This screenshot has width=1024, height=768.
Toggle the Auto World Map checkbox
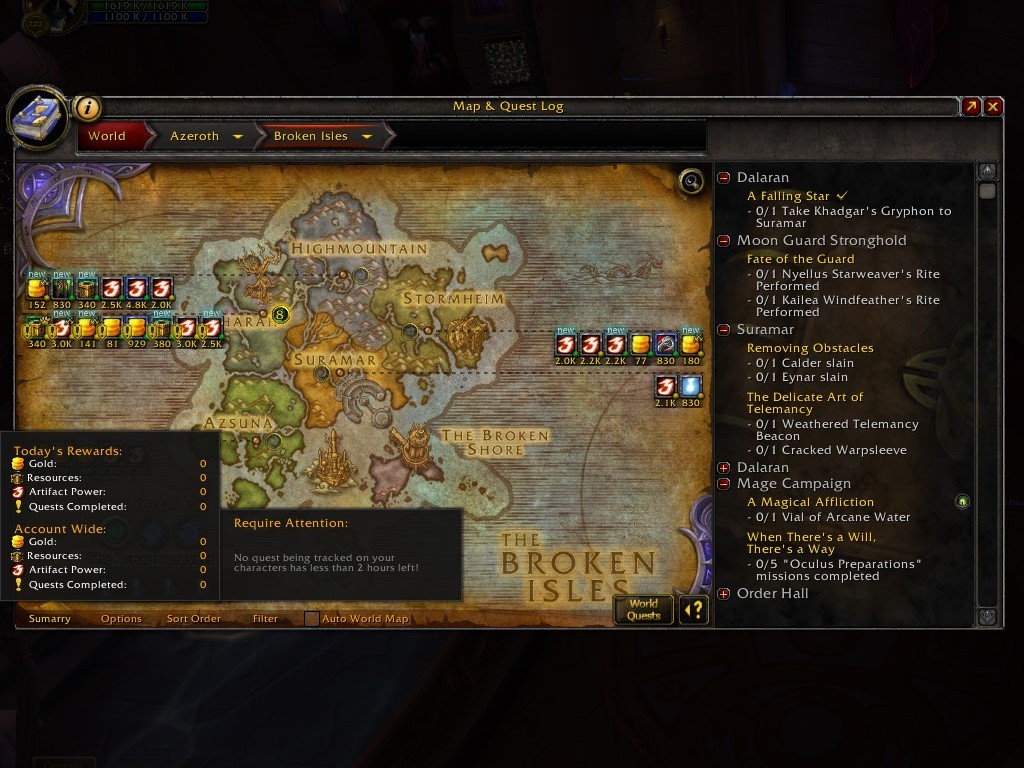pos(312,619)
